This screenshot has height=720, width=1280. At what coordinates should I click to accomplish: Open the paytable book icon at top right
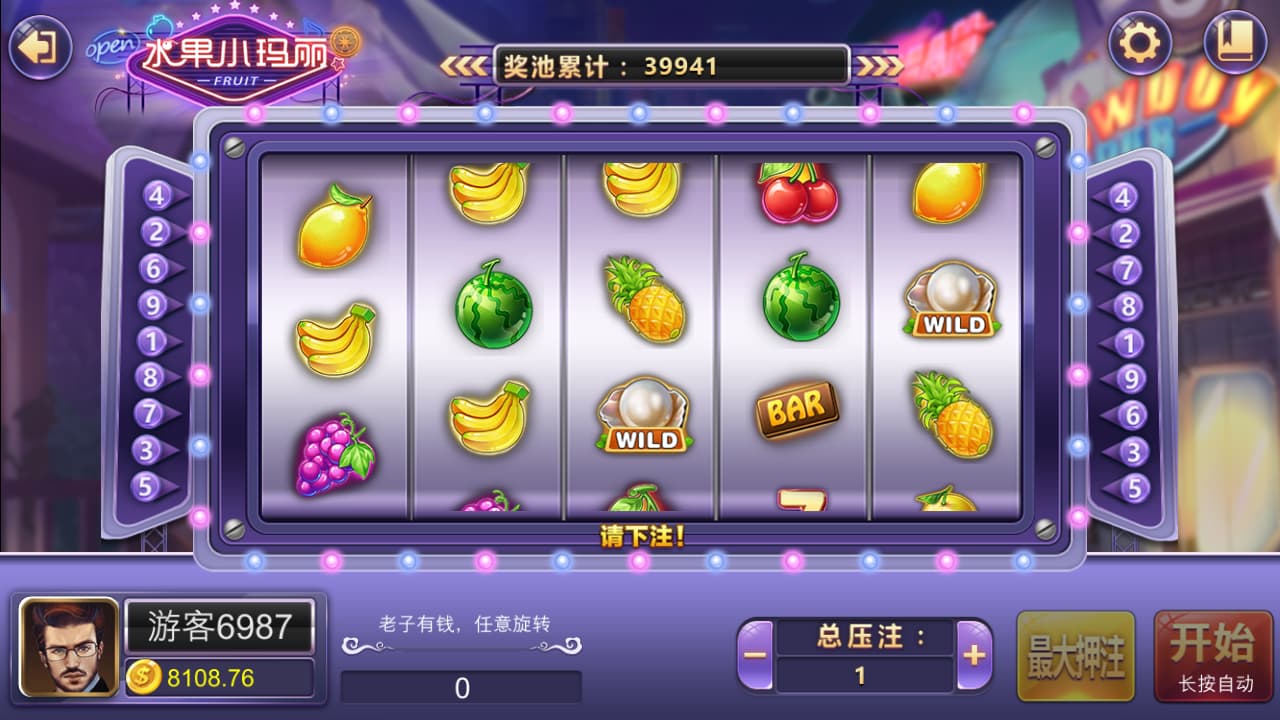pos(1237,44)
